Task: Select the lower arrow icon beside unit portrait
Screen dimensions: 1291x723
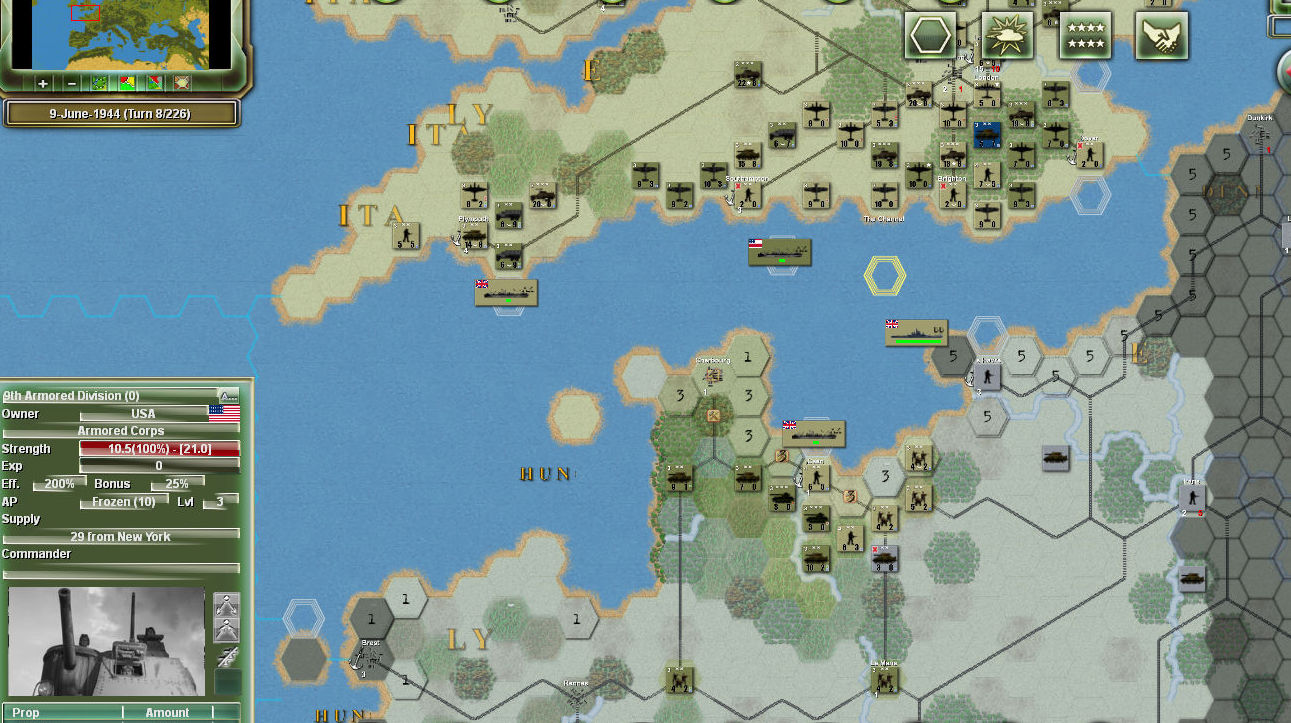Action: pyautogui.click(x=226, y=630)
